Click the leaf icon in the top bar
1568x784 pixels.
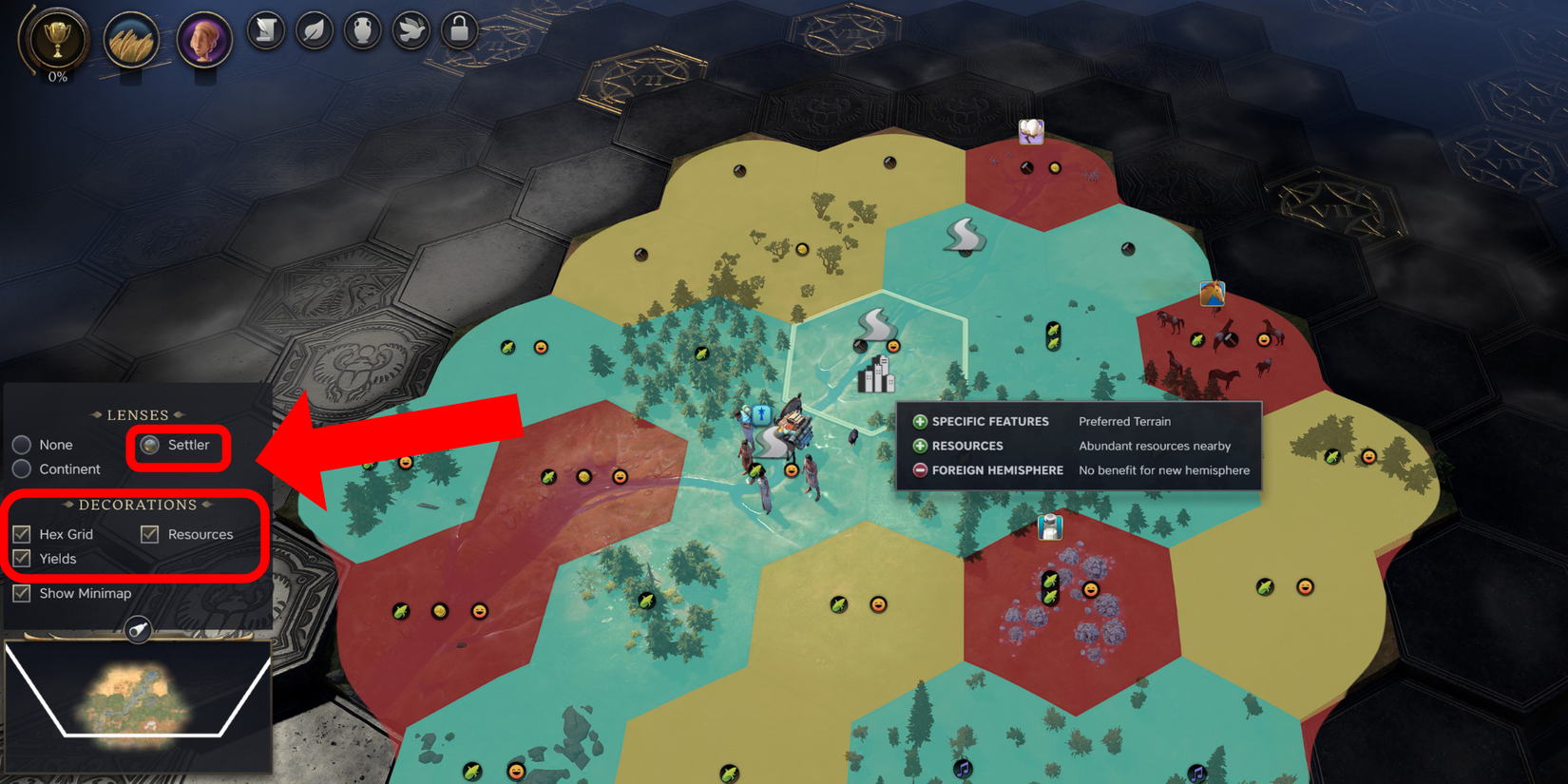(314, 29)
